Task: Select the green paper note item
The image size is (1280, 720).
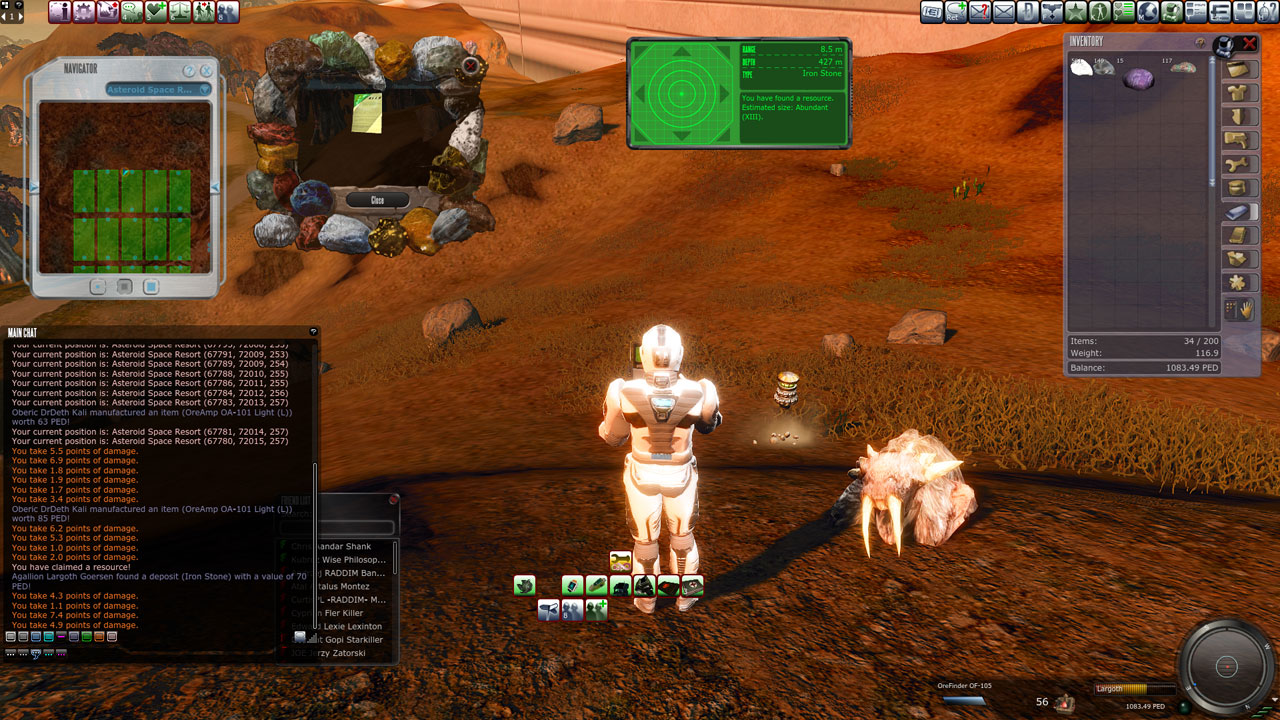Action: tap(367, 114)
